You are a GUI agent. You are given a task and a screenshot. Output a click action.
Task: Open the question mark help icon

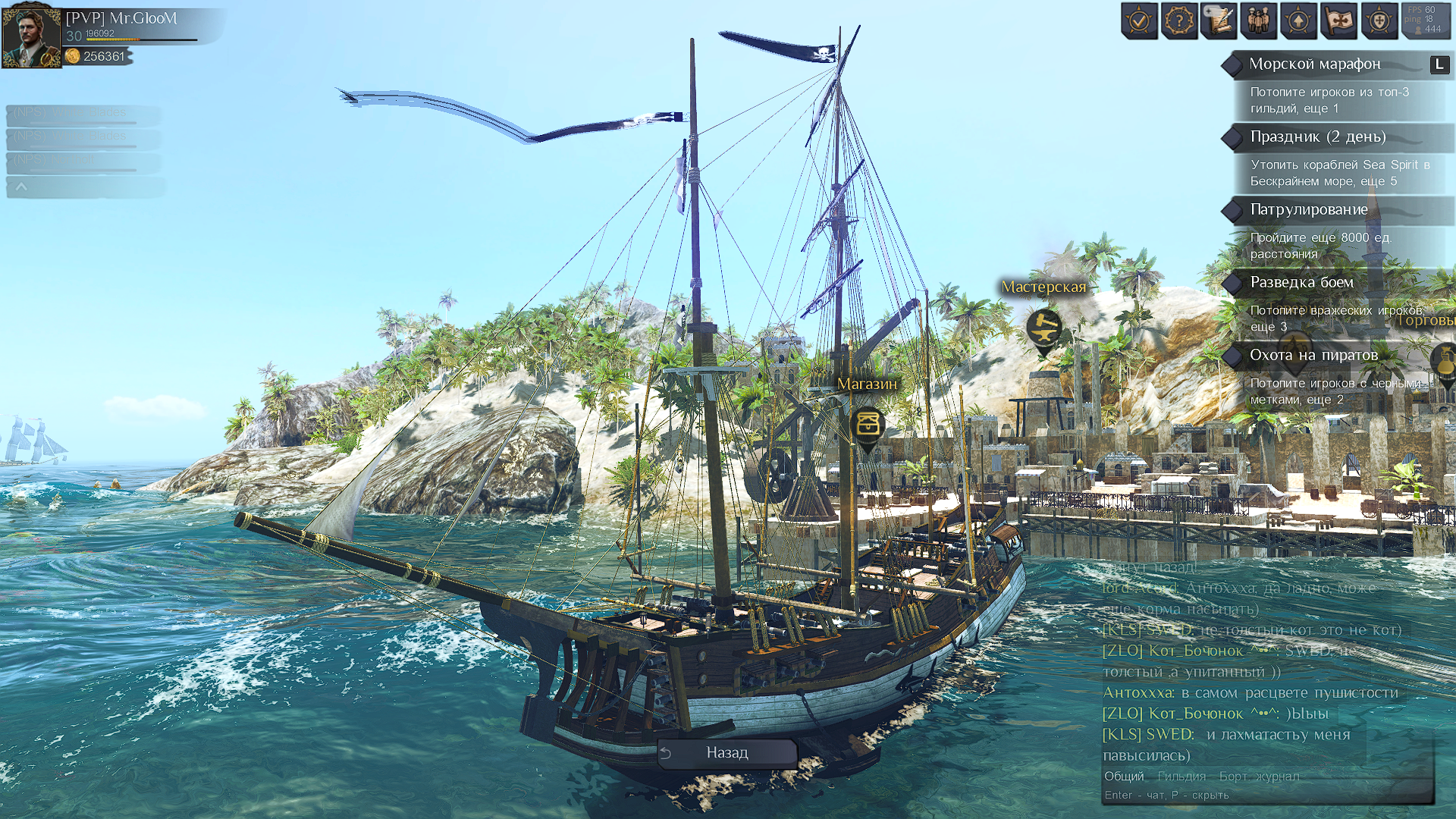point(1179,21)
